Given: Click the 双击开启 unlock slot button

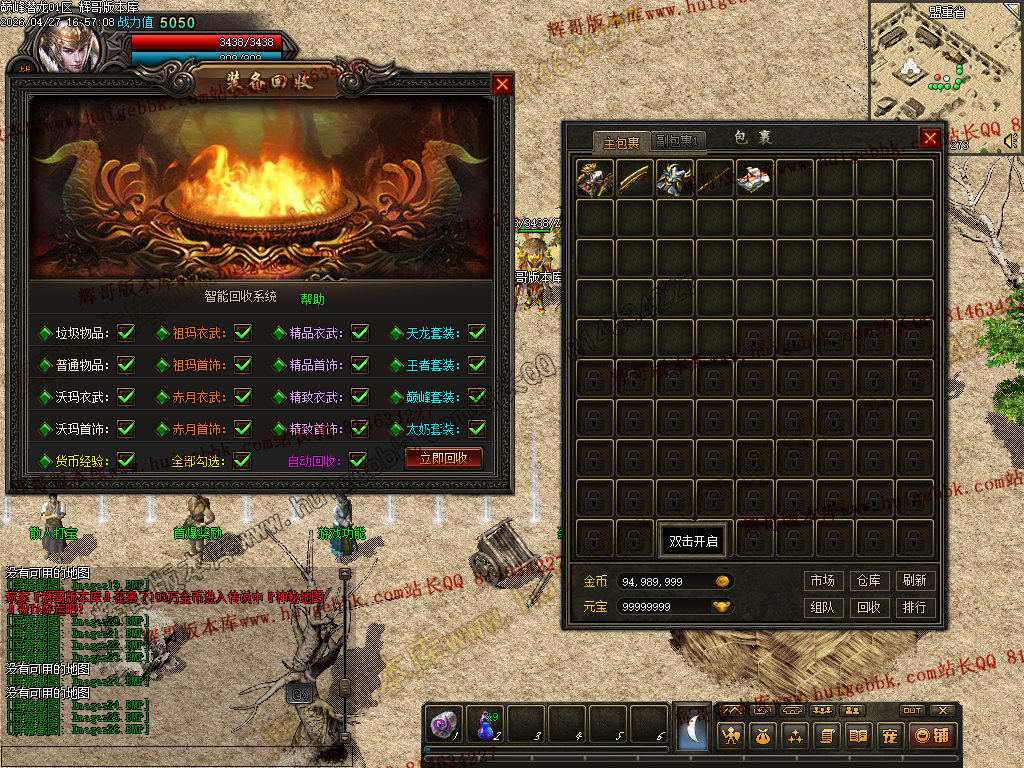Looking at the screenshot, I should pyautogui.click(x=694, y=541).
